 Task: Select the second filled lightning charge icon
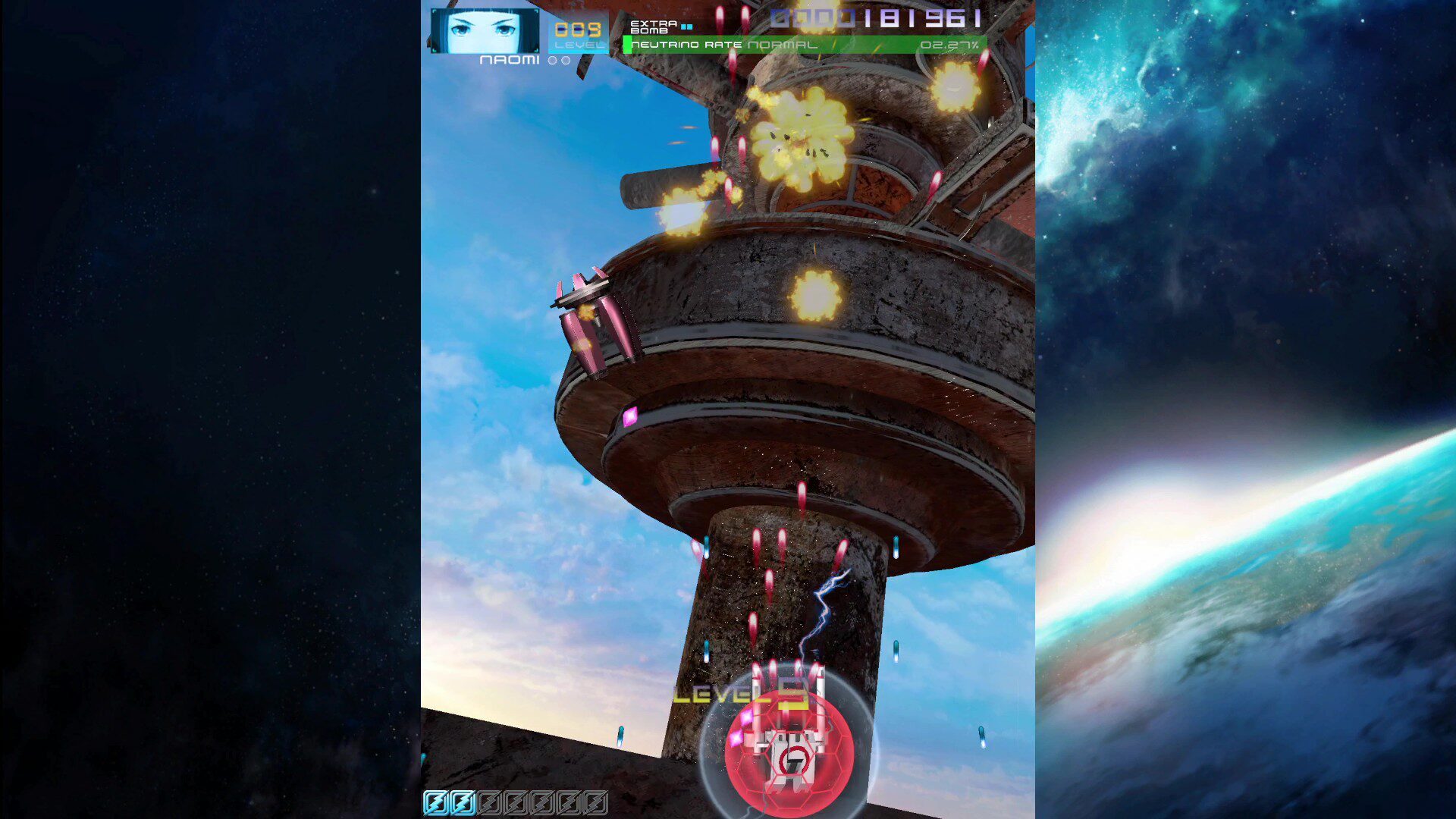point(463,802)
